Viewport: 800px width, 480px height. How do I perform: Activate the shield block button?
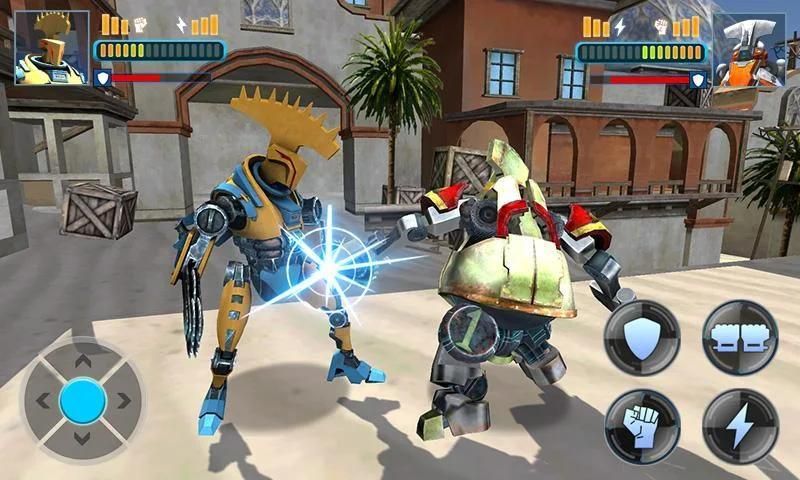coord(641,337)
